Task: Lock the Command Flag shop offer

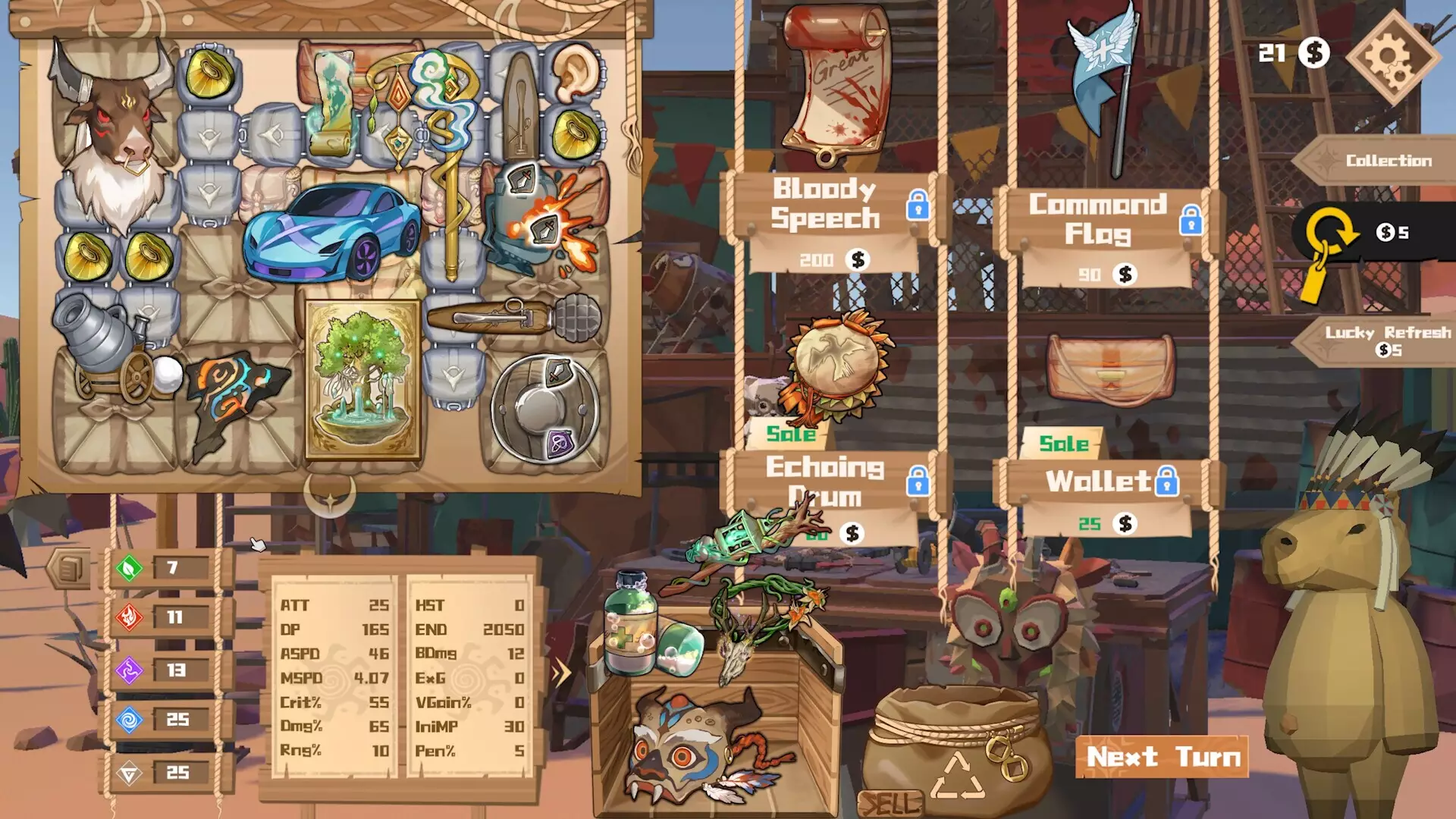Action: [x=1191, y=220]
